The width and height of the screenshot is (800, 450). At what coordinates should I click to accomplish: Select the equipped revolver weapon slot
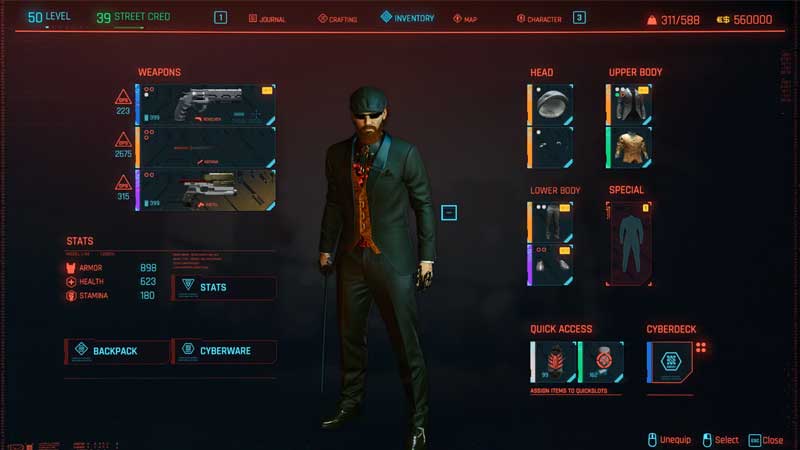[x=205, y=104]
